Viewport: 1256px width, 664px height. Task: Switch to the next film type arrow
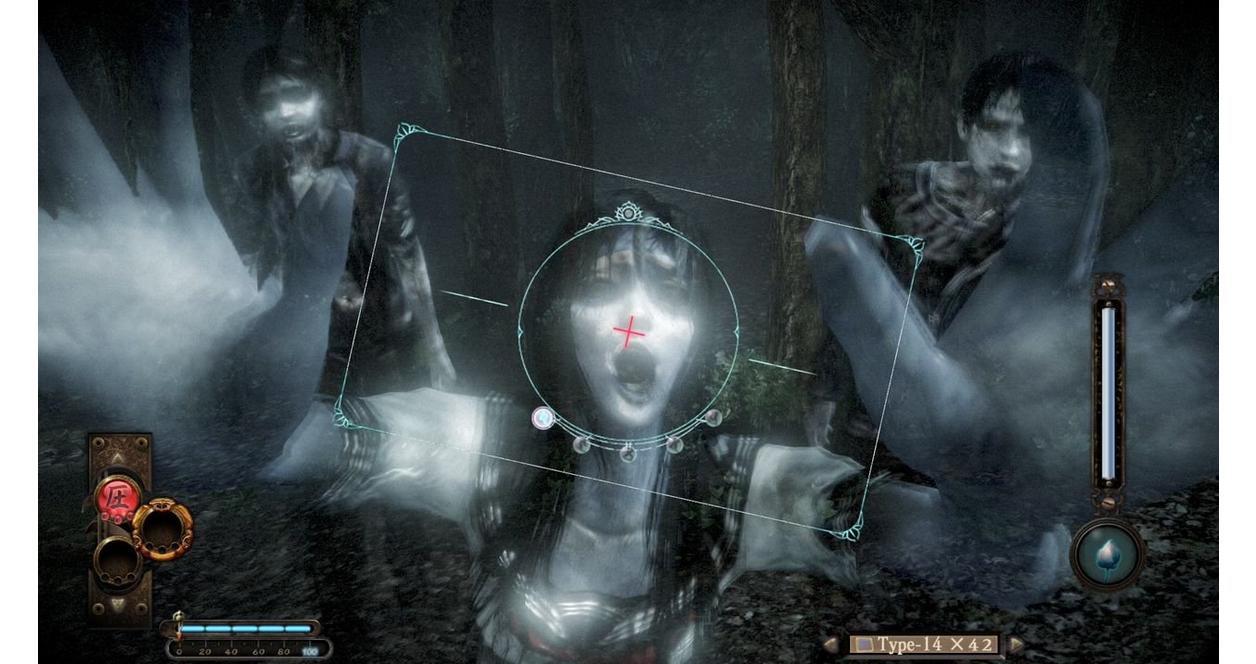[1015, 645]
